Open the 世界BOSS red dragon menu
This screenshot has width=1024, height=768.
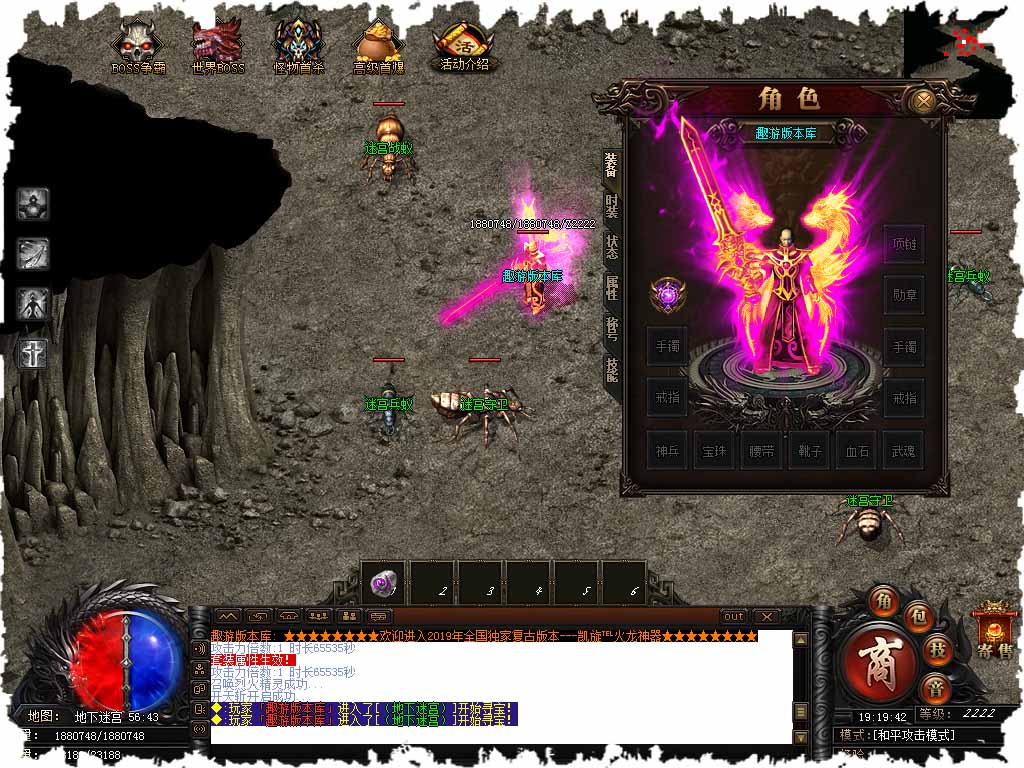216,45
